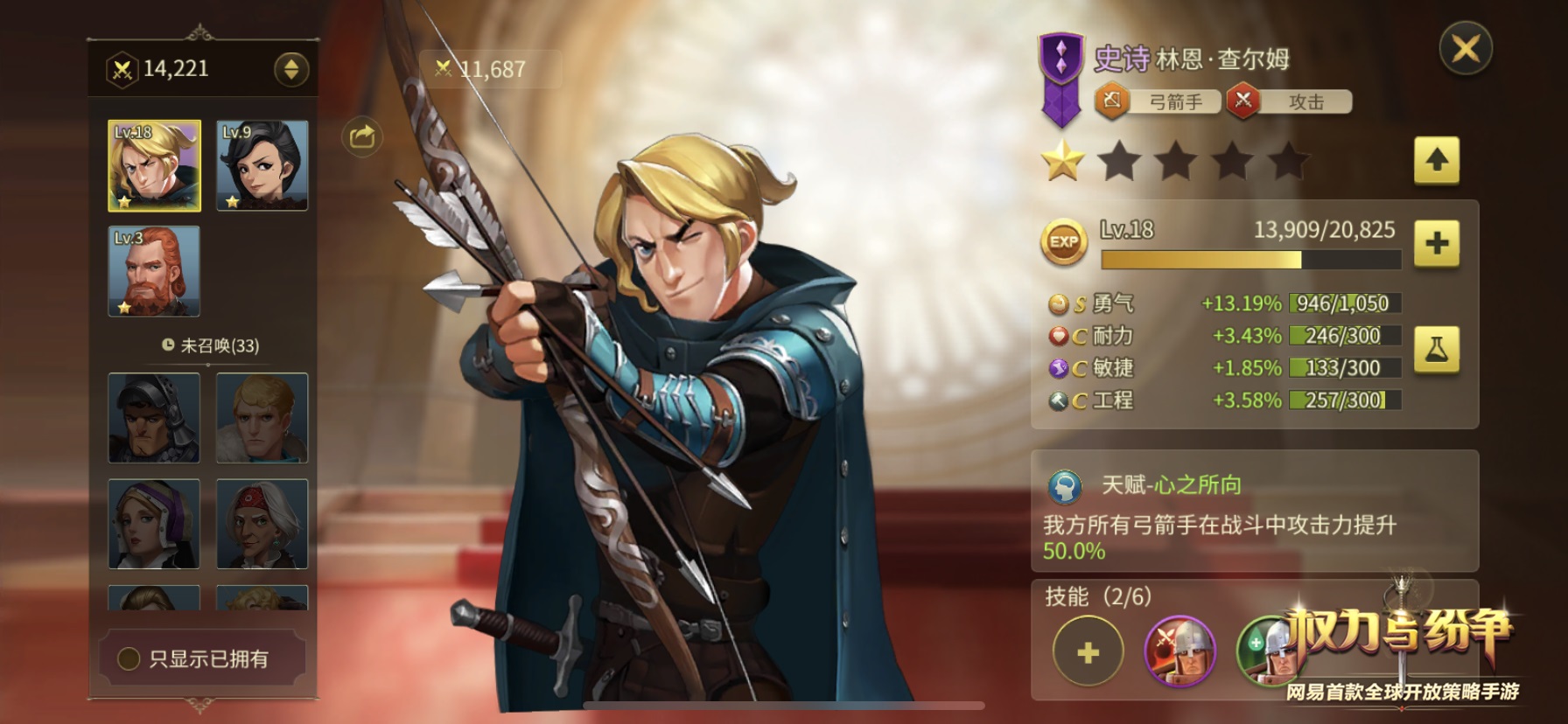Click the share arrow icon
The height and width of the screenshot is (724, 1568).
tap(362, 136)
